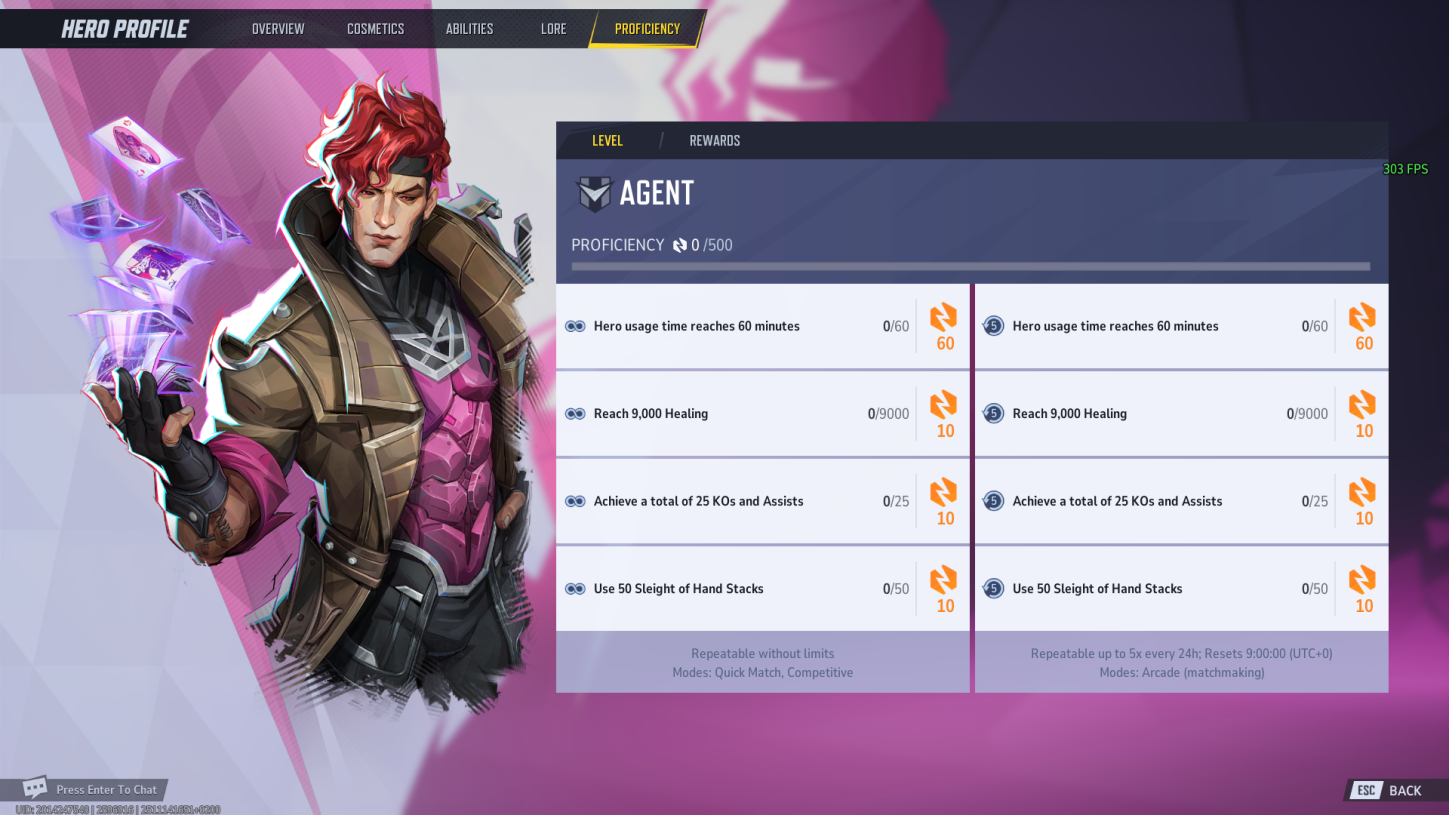This screenshot has width=1449, height=815.
Task: Switch to the REWARDS tab
Action: tap(714, 140)
